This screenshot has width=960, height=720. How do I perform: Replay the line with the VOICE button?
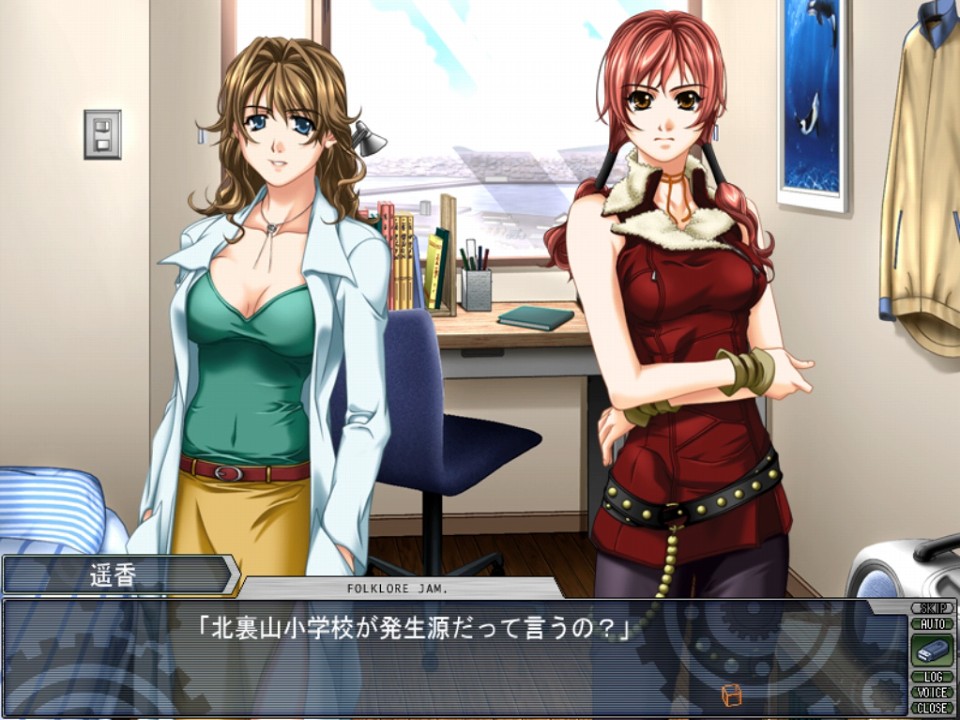pyautogui.click(x=931, y=692)
